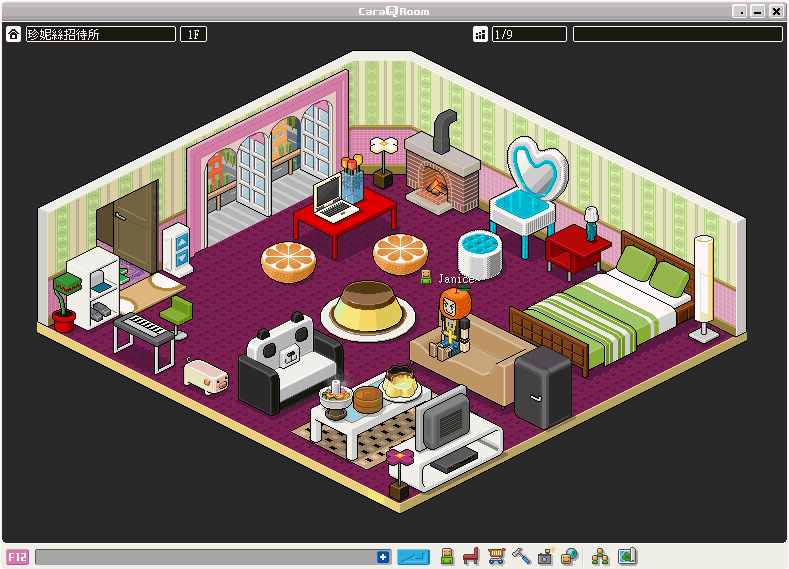789x569 pixels.
Task: Close the Cara Room window
Action: click(x=775, y=11)
